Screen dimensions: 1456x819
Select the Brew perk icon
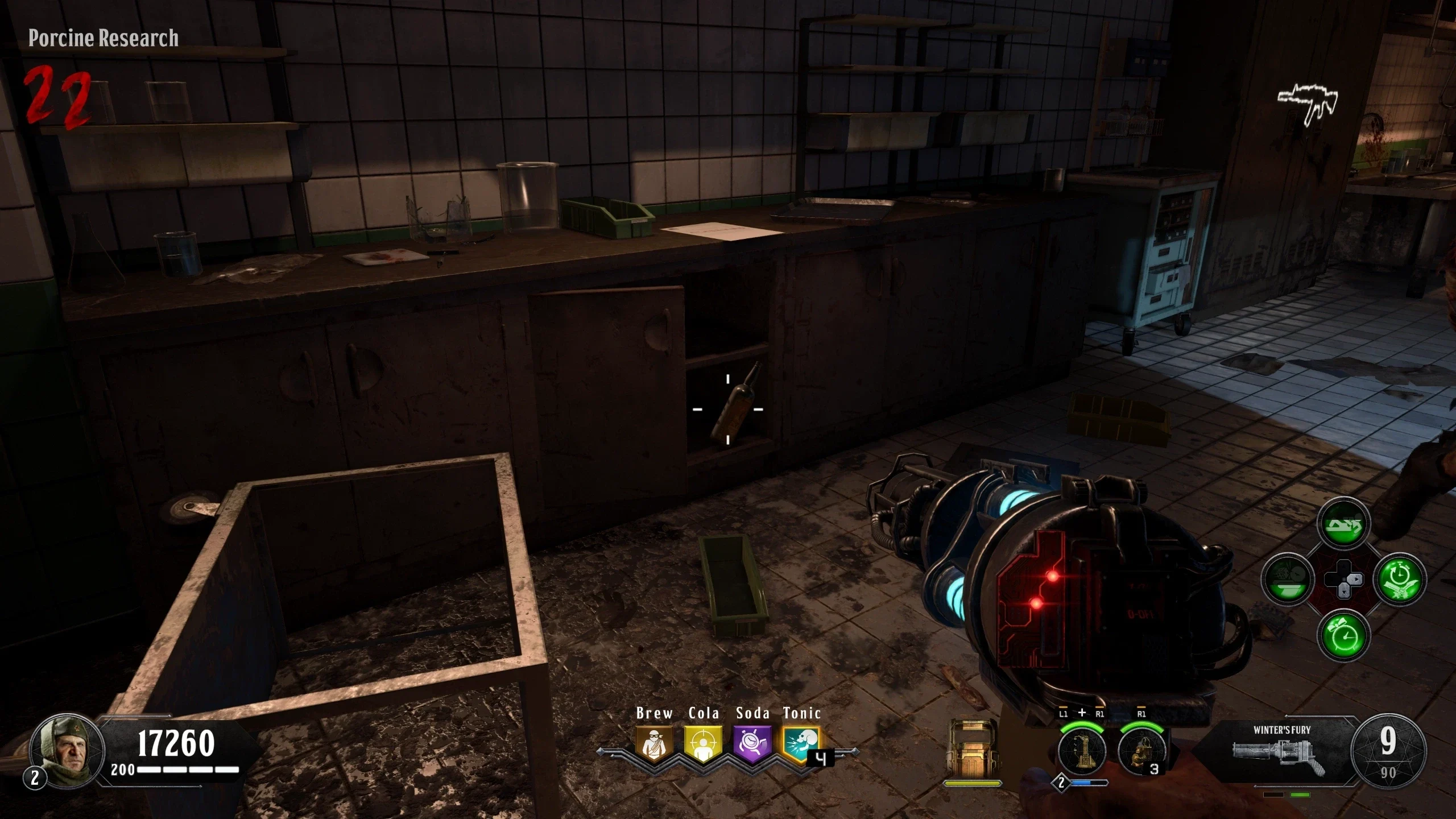654,744
